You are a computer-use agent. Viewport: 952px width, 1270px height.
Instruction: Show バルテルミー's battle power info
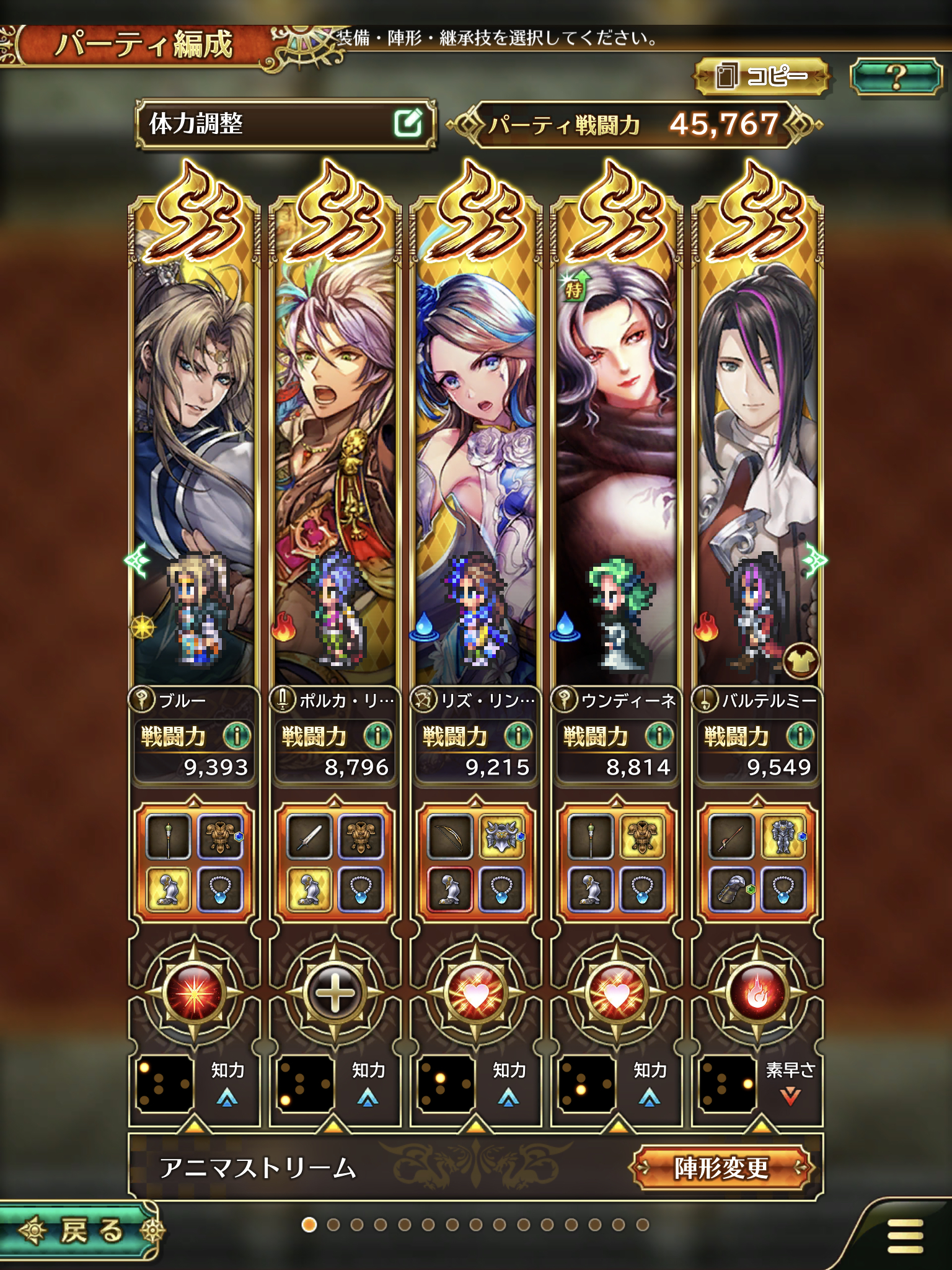coord(800,736)
